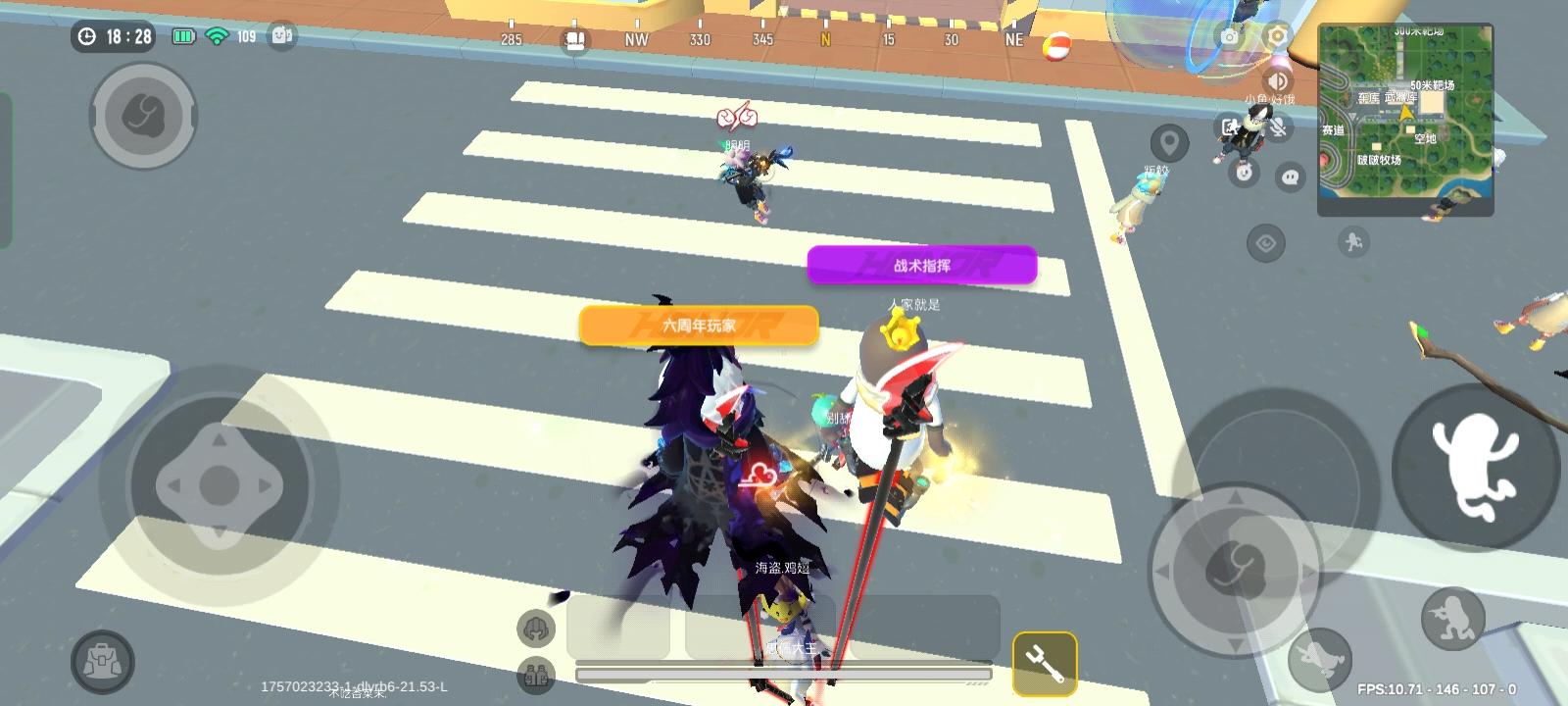1568x706 pixels.
Task: Mute the voice speaker icon
Action: [1277, 79]
